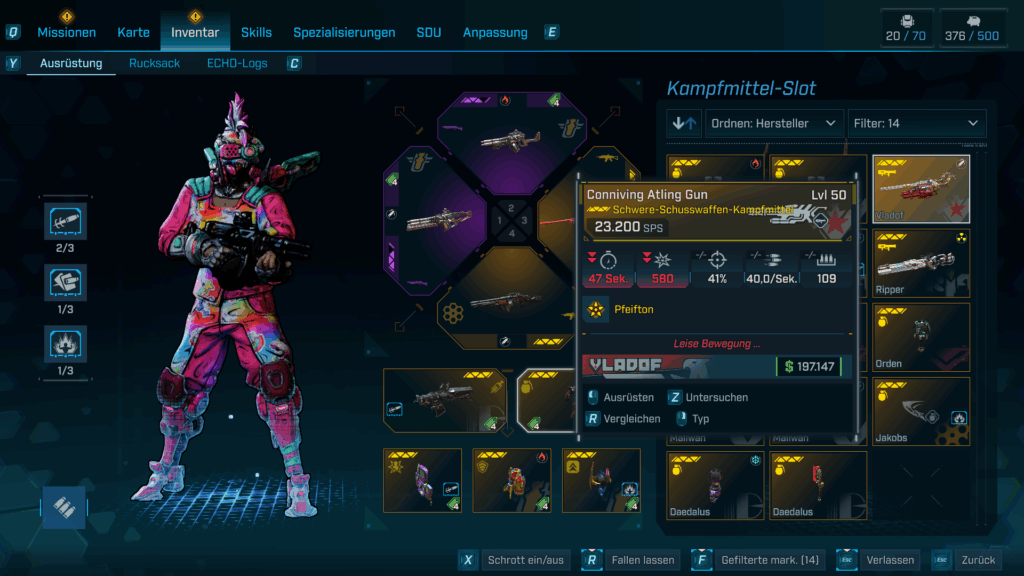Switch to the Rucksack sub-tab
This screenshot has width=1024, height=576.
click(154, 63)
